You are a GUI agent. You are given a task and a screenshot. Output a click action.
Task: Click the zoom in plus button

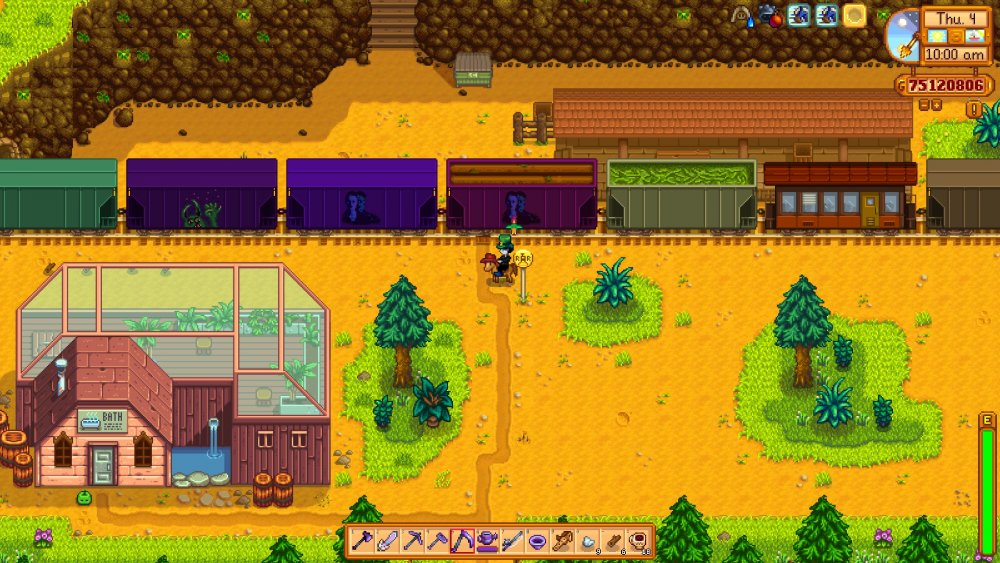tap(937, 104)
